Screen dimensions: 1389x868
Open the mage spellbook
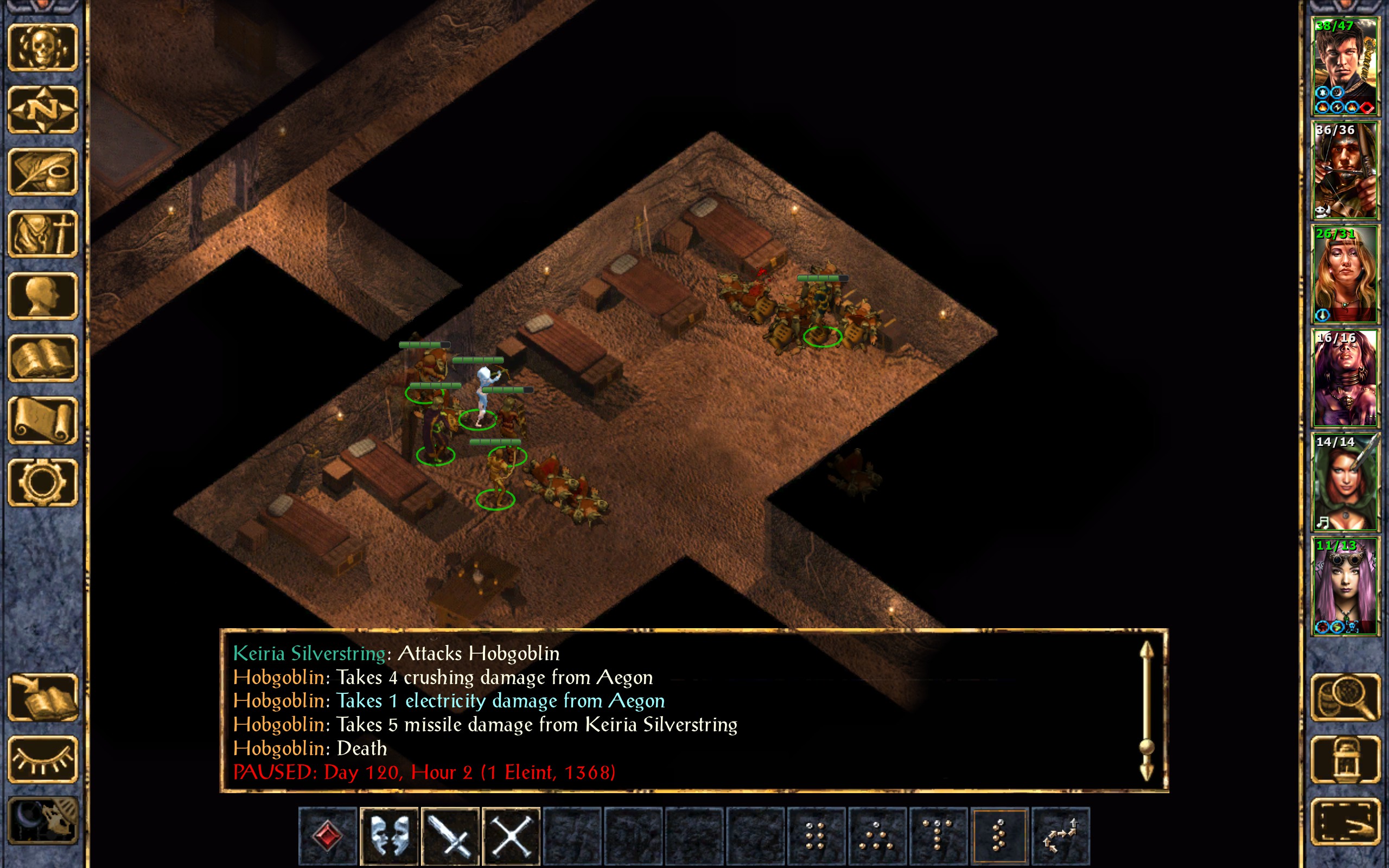coord(42,358)
